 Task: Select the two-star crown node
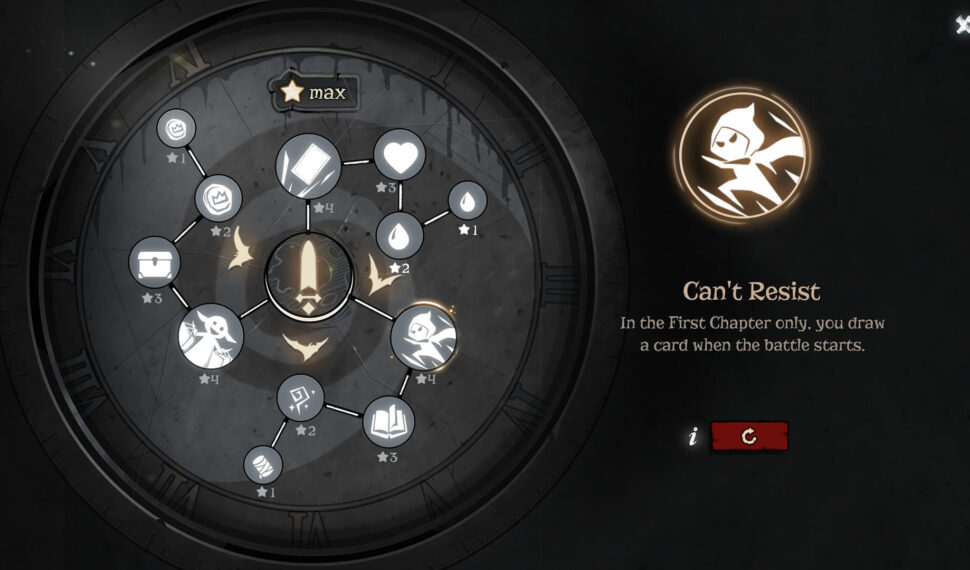218,198
